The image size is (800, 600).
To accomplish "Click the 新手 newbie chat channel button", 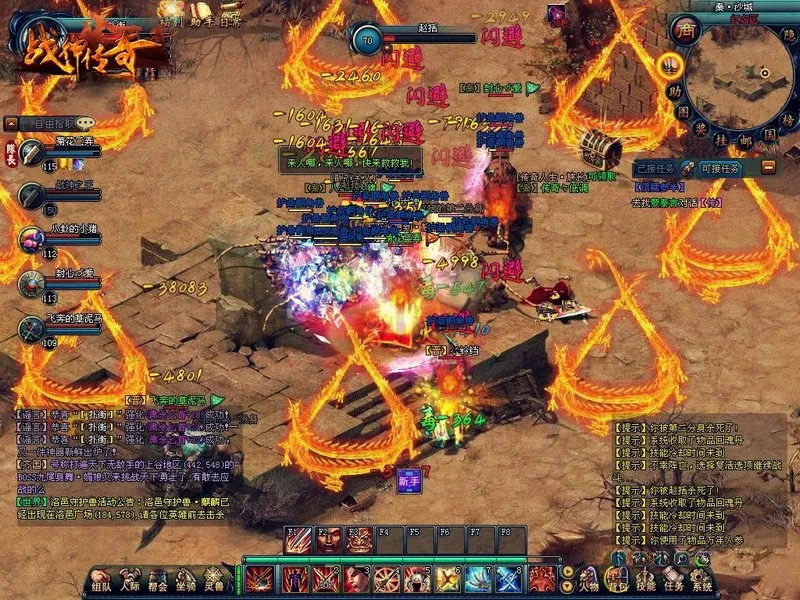I will click(x=408, y=478).
